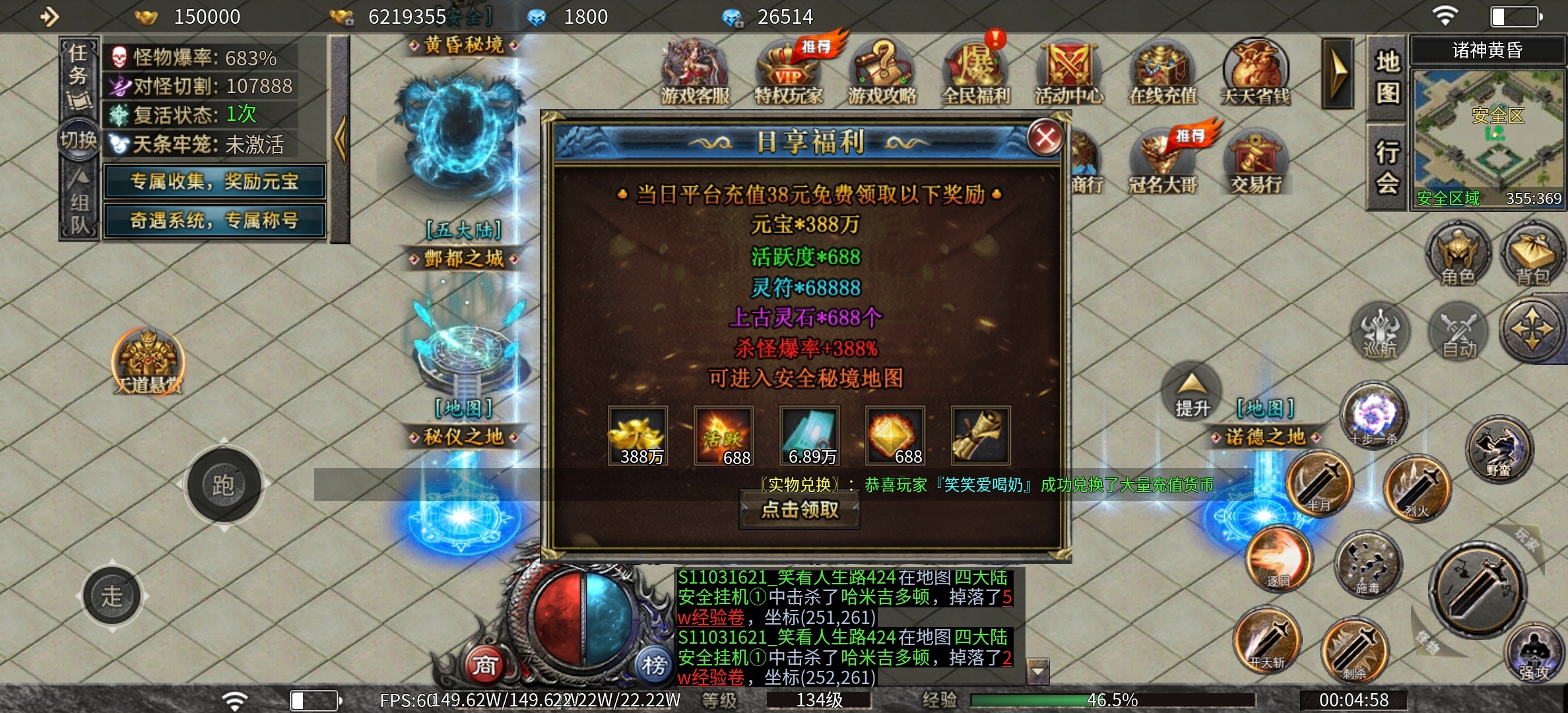Click 专属收集，奖励元宝 banner
1568x713 pixels.
214,183
